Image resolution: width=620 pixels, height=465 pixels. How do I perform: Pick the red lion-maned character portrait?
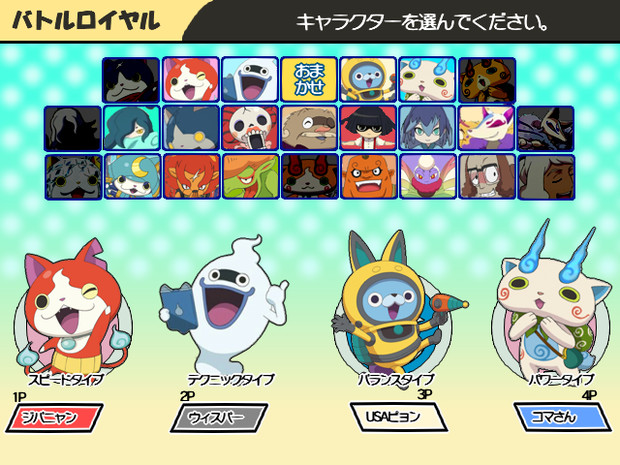190,176
